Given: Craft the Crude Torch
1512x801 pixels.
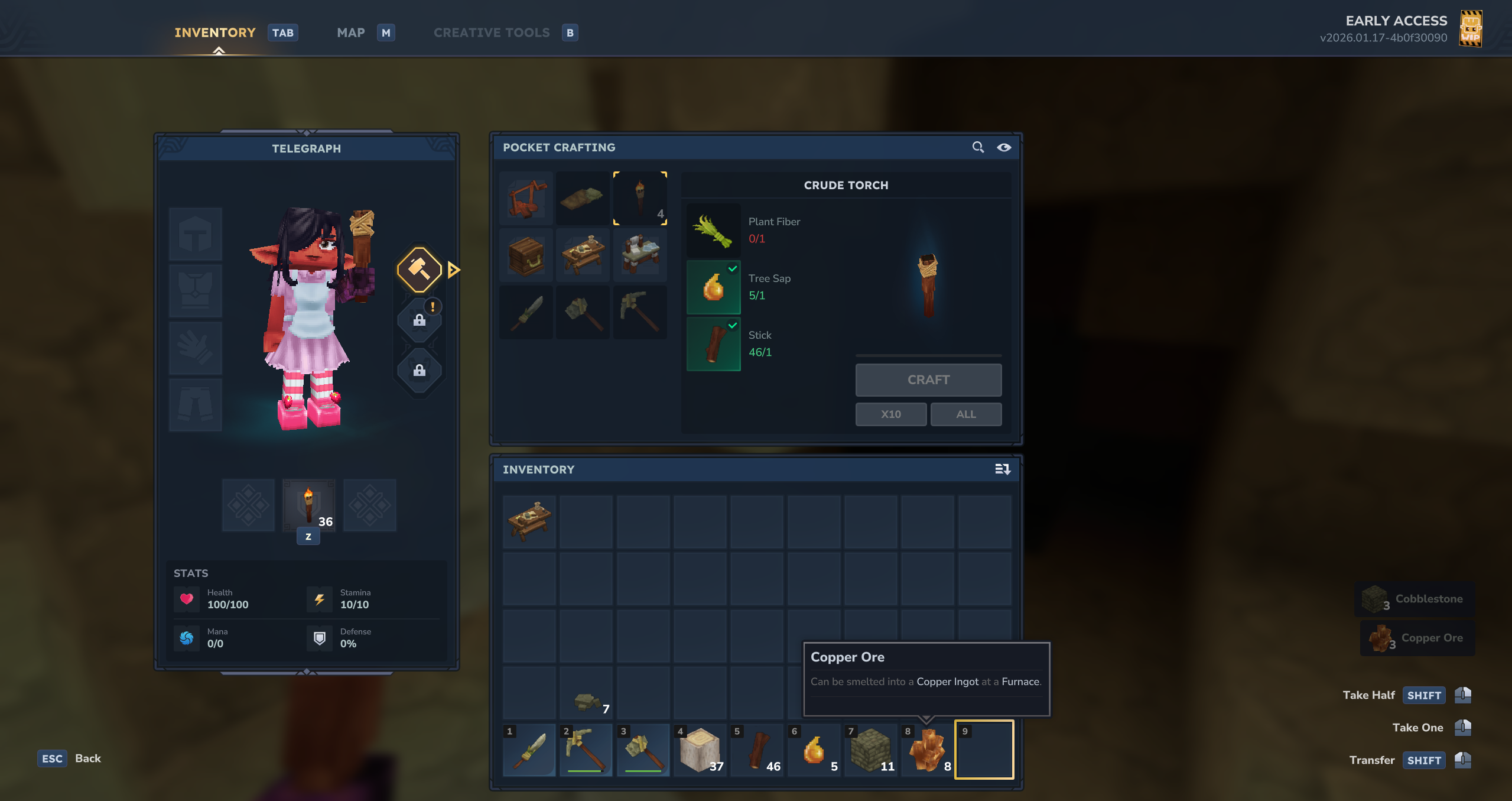Looking at the screenshot, I should point(928,380).
